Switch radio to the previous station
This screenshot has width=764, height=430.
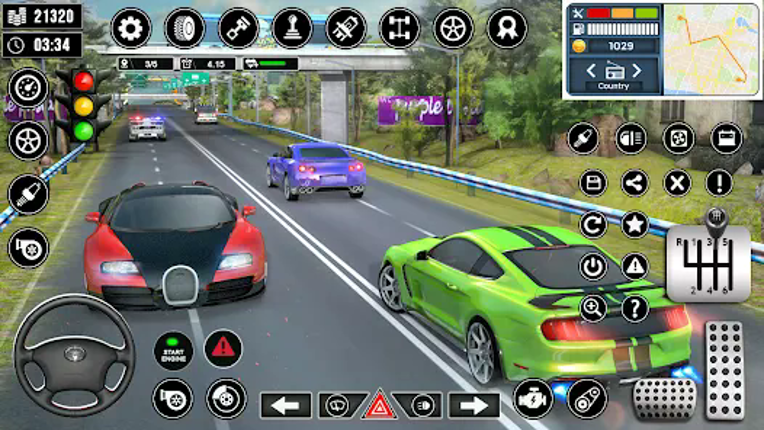pyautogui.click(x=590, y=70)
